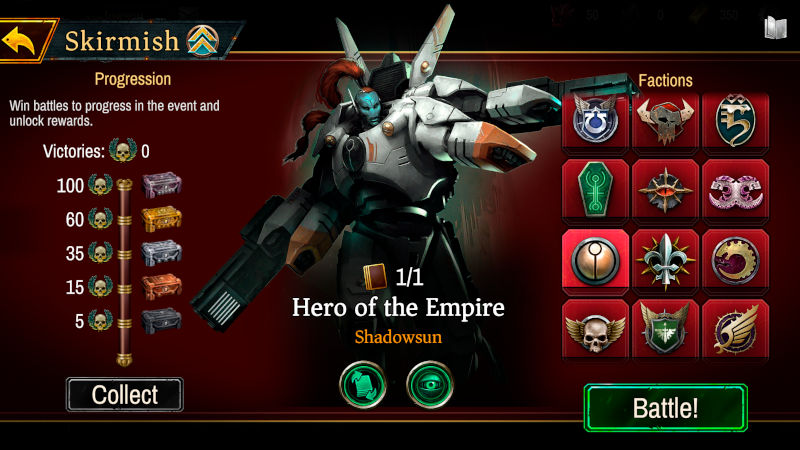Choose the fleur-de-lis Sisters faction emblem

665,260
